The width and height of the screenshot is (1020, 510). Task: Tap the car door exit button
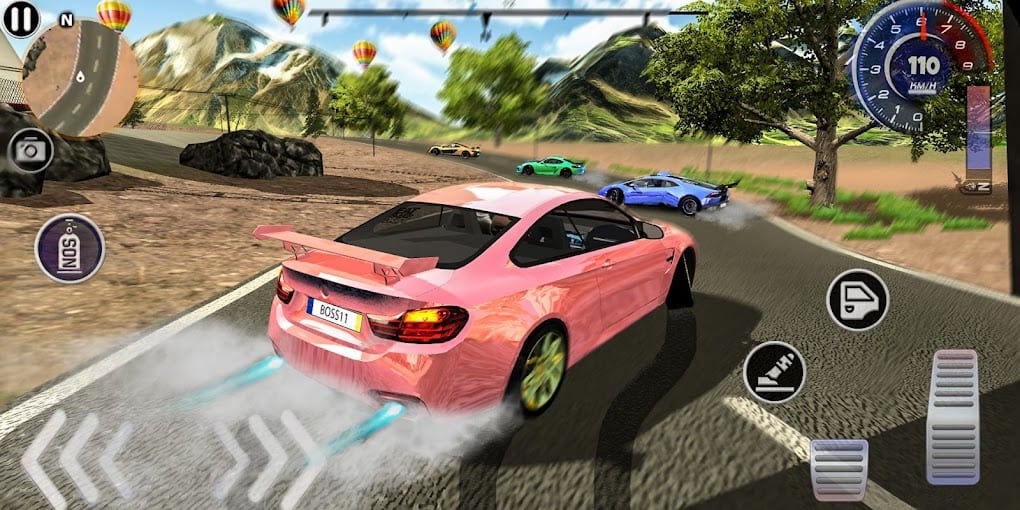coord(857,299)
